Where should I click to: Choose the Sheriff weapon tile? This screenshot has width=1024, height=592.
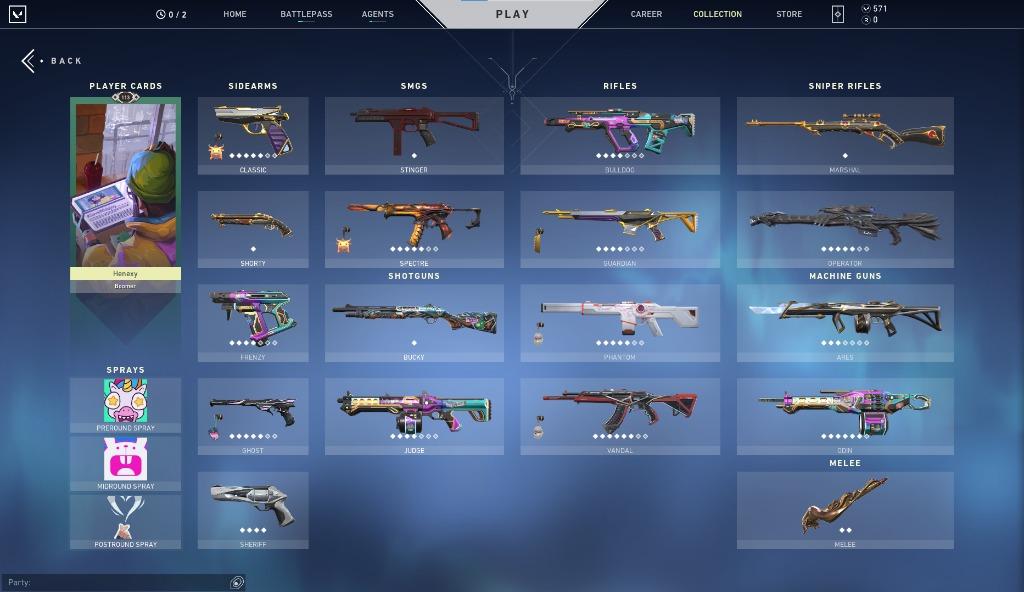coord(253,510)
